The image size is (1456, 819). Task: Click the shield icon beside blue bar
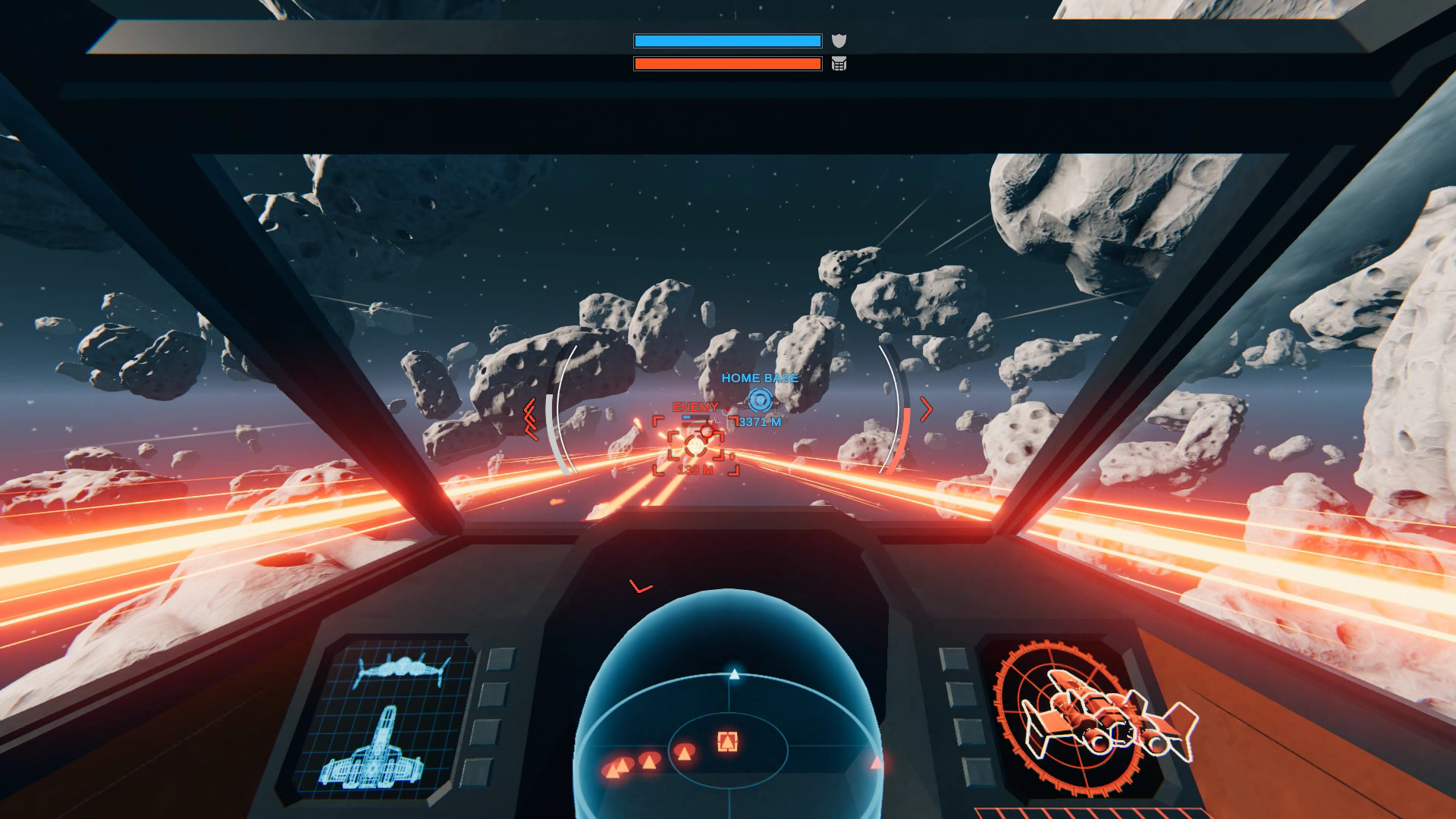tap(839, 41)
